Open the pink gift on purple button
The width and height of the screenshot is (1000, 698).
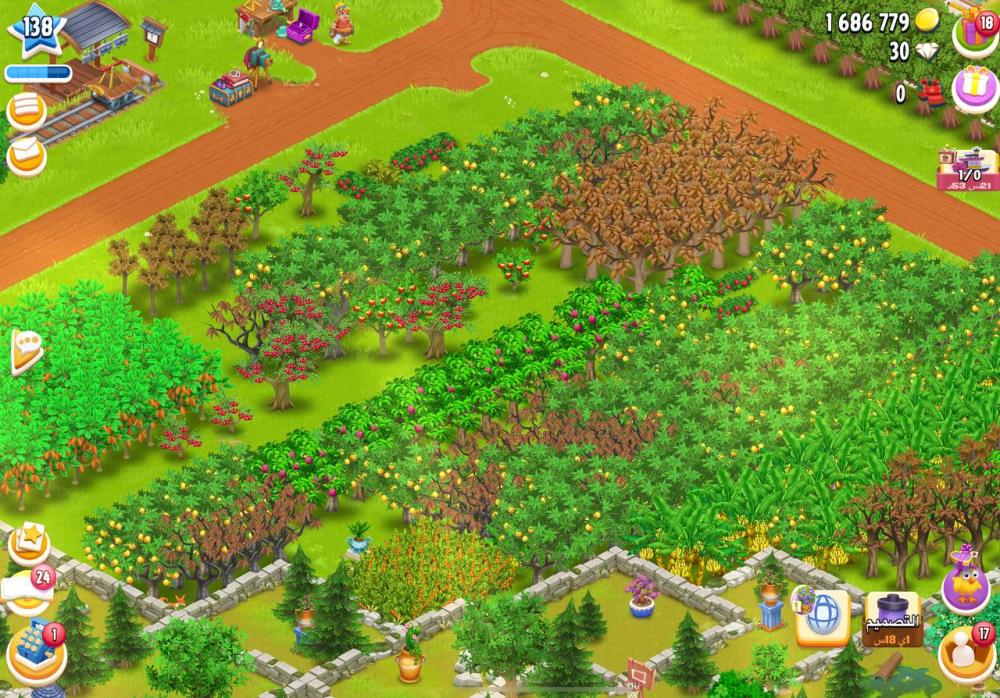[x=974, y=88]
